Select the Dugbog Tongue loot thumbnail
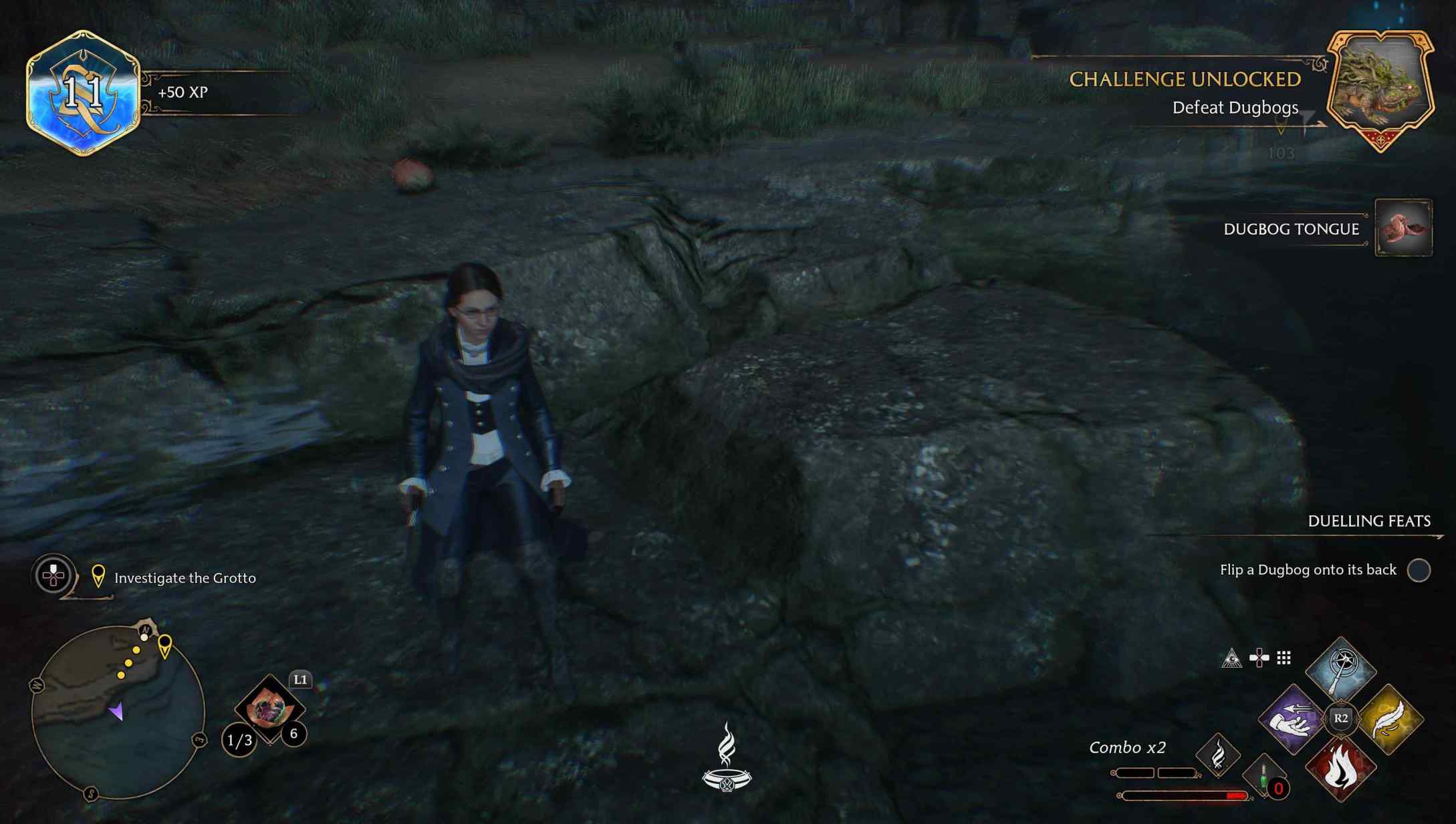The height and width of the screenshot is (824, 1456). [x=1403, y=228]
